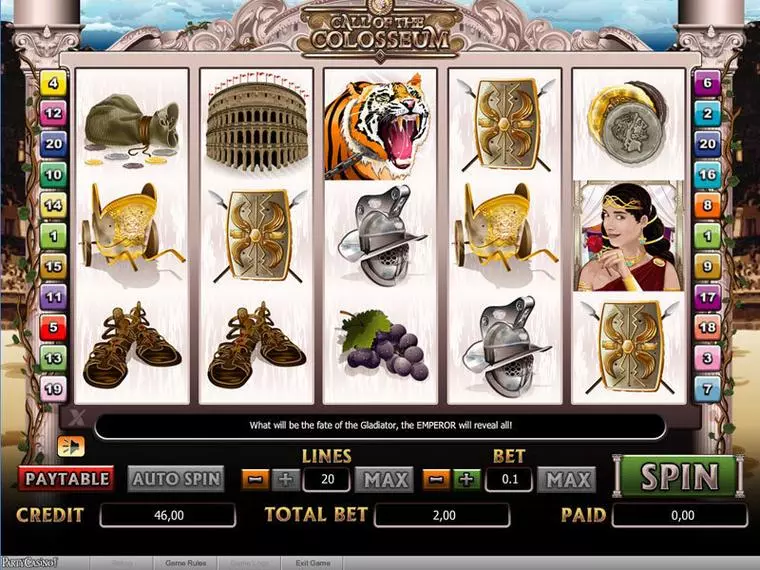The height and width of the screenshot is (570, 760).
Task: Increase the number of lines
Action: tap(284, 479)
